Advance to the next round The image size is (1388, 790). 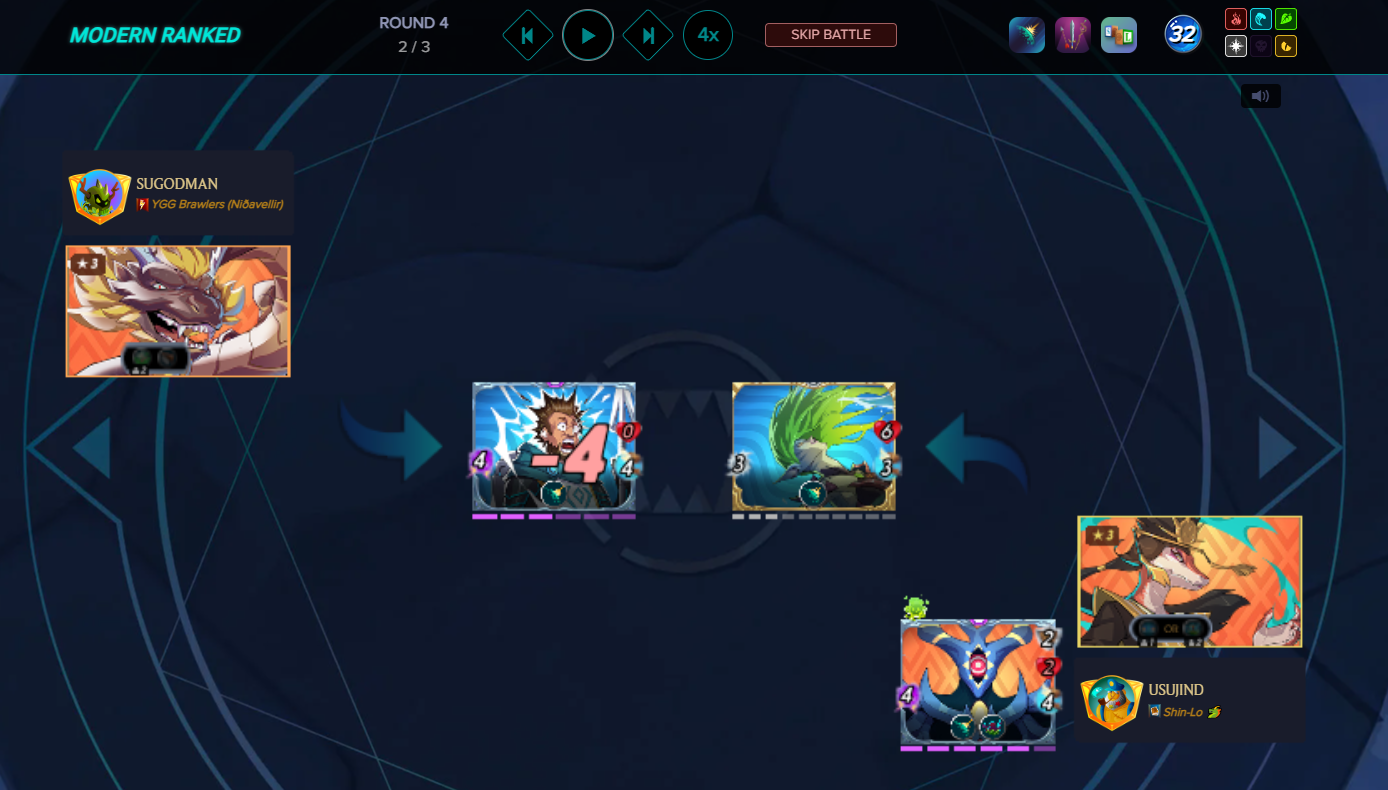coord(648,35)
